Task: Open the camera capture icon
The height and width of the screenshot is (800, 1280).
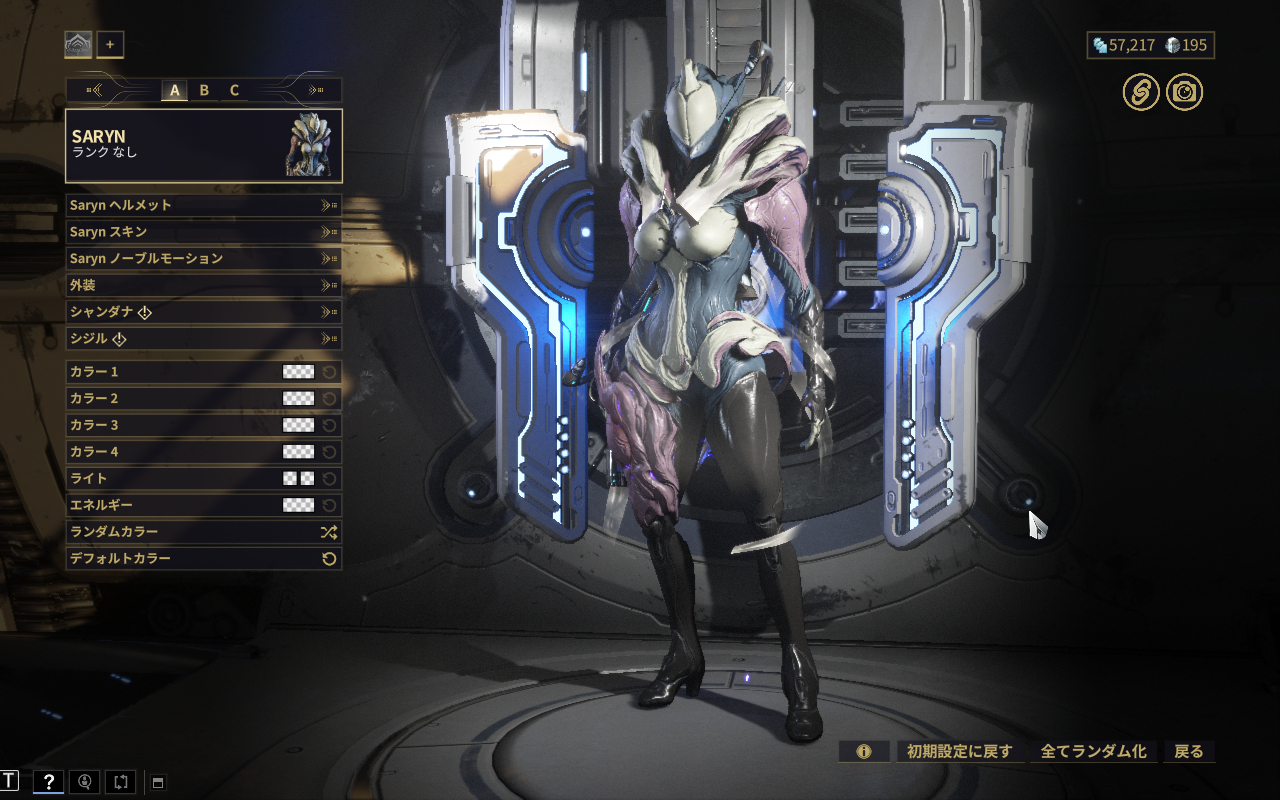Action: click(x=1184, y=93)
